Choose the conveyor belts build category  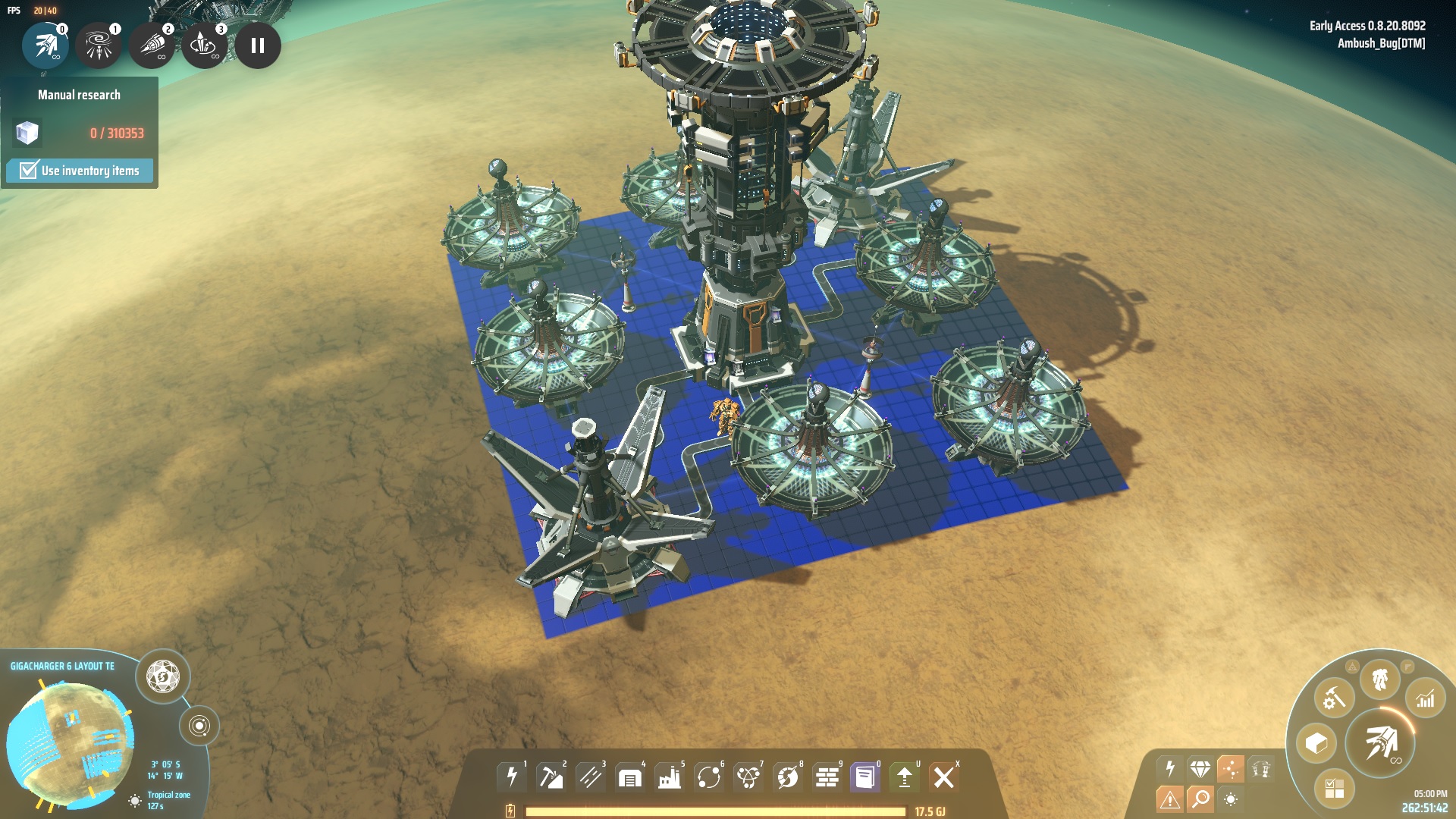point(591,777)
